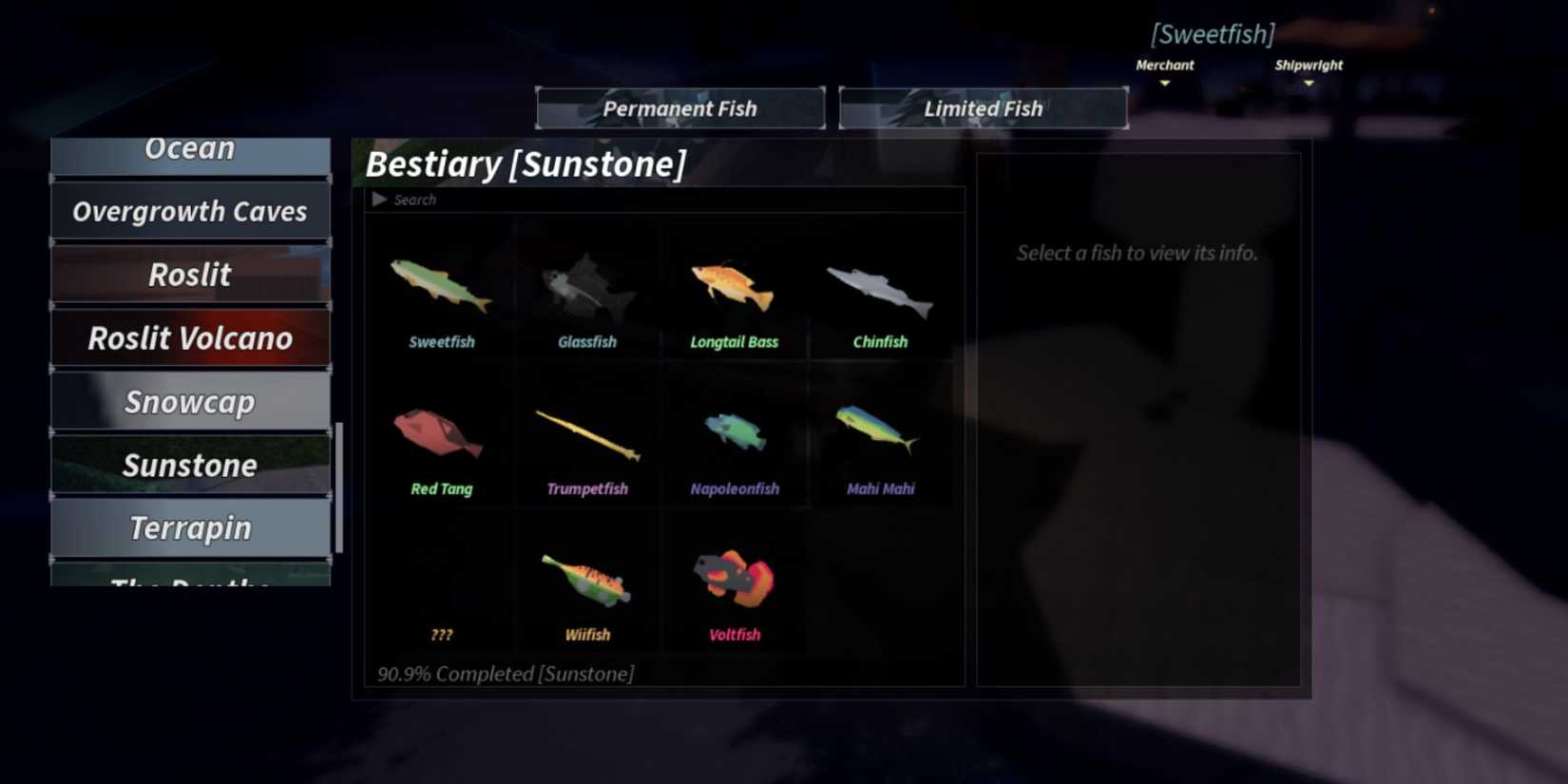This screenshot has height=784, width=1568.
Task: Open the Longtail Bass fish info
Action: (x=734, y=285)
